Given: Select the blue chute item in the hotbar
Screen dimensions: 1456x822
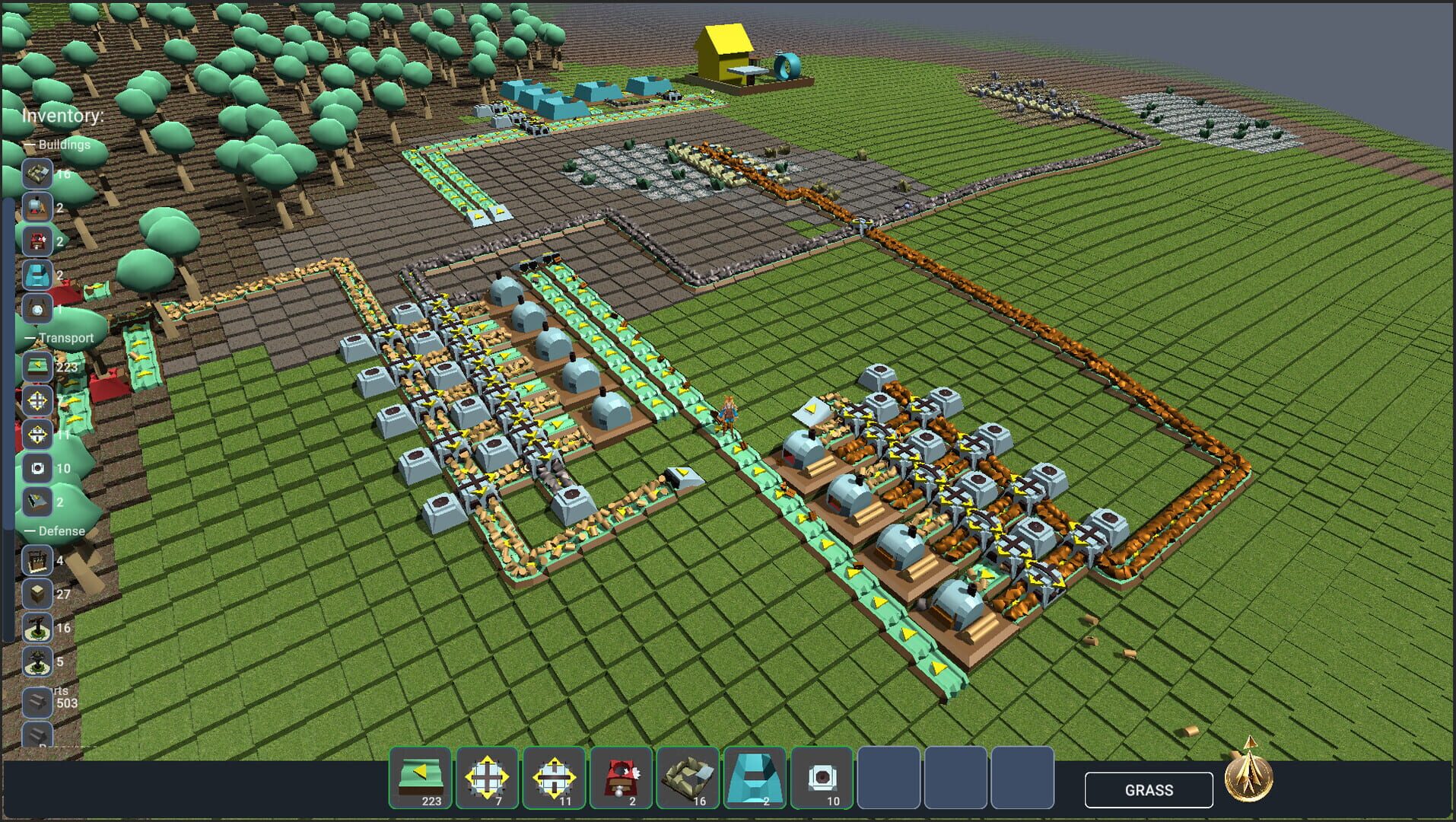Looking at the screenshot, I should click(755, 776).
